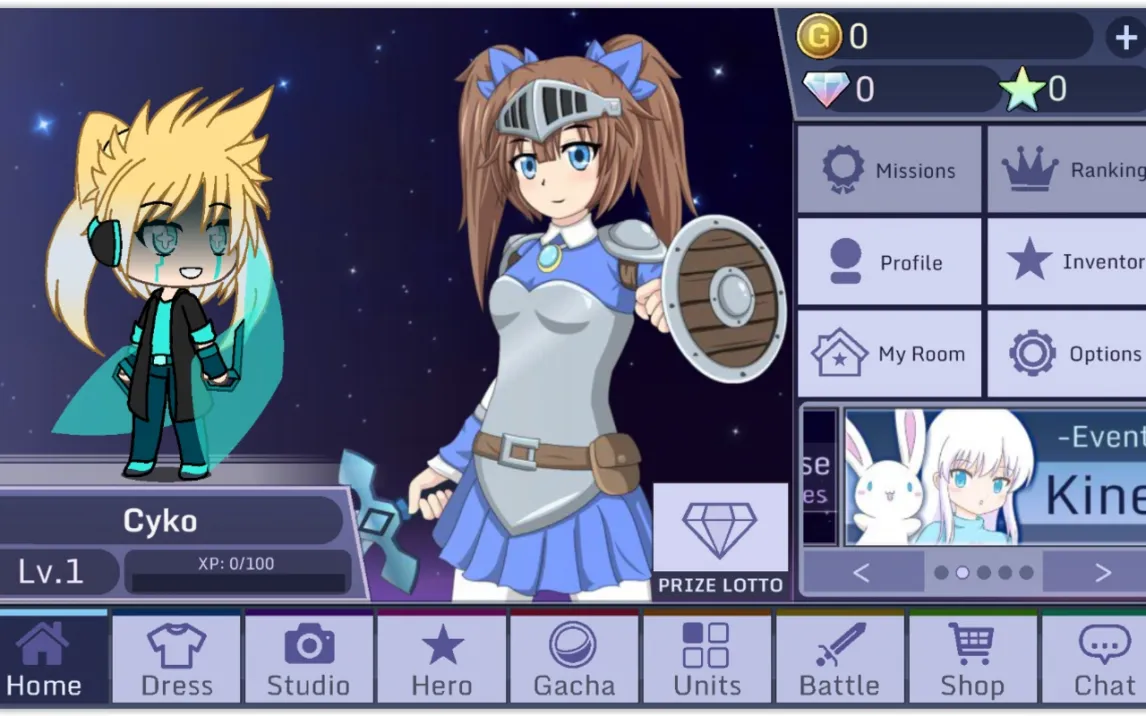
Task: Visit the Shop tab
Action: click(972, 660)
